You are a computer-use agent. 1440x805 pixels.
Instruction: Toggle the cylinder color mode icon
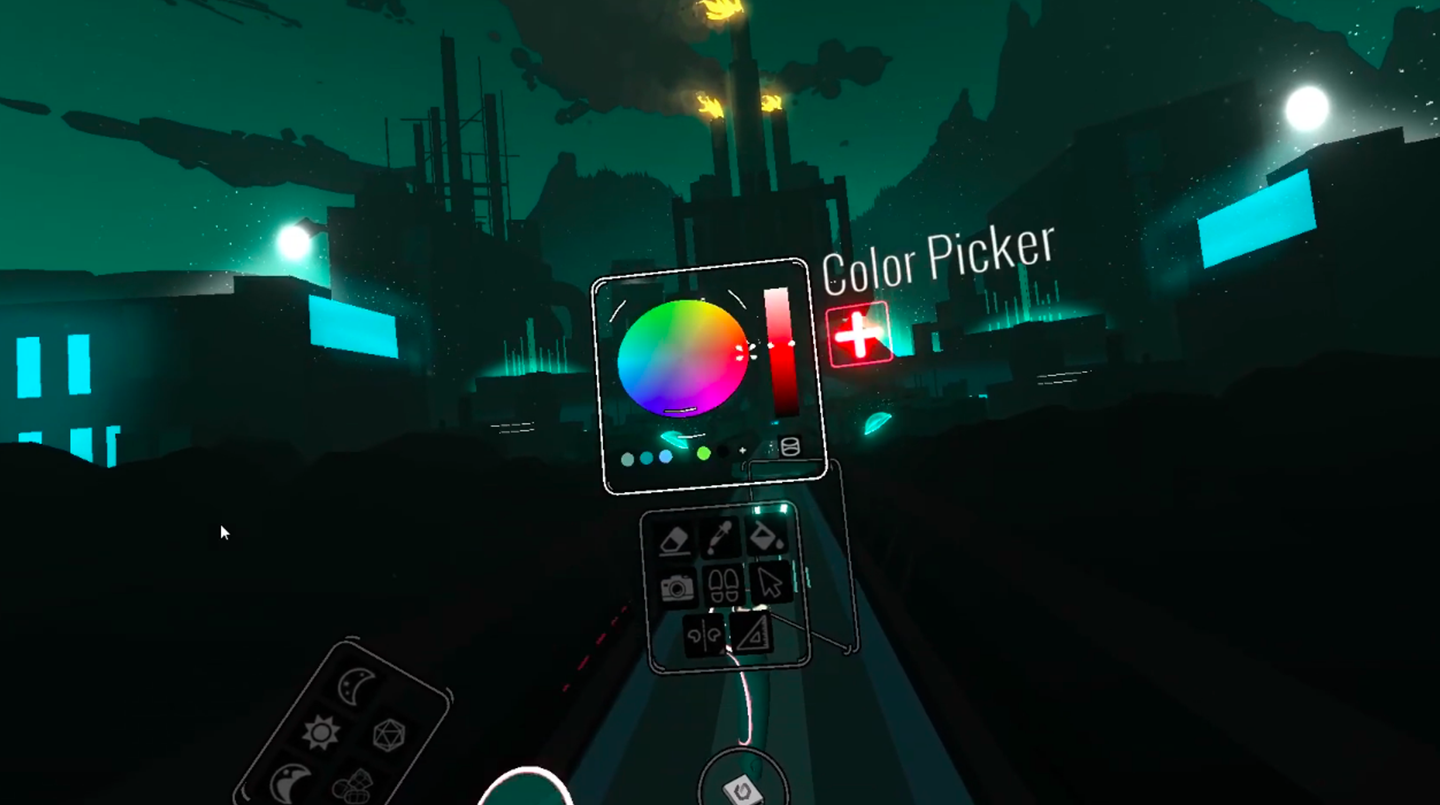tap(789, 447)
